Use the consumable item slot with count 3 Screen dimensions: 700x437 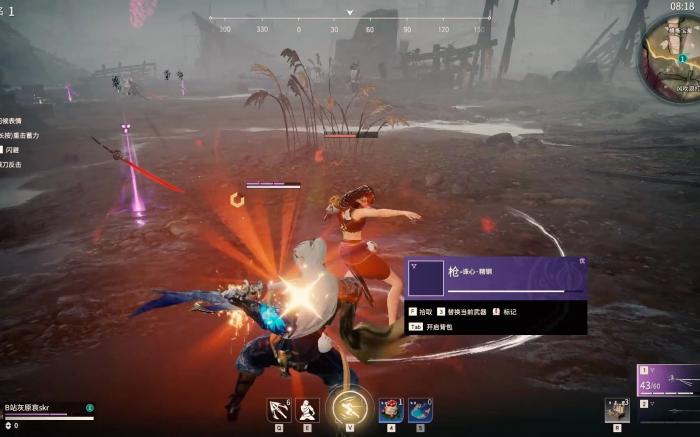click(x=616, y=410)
